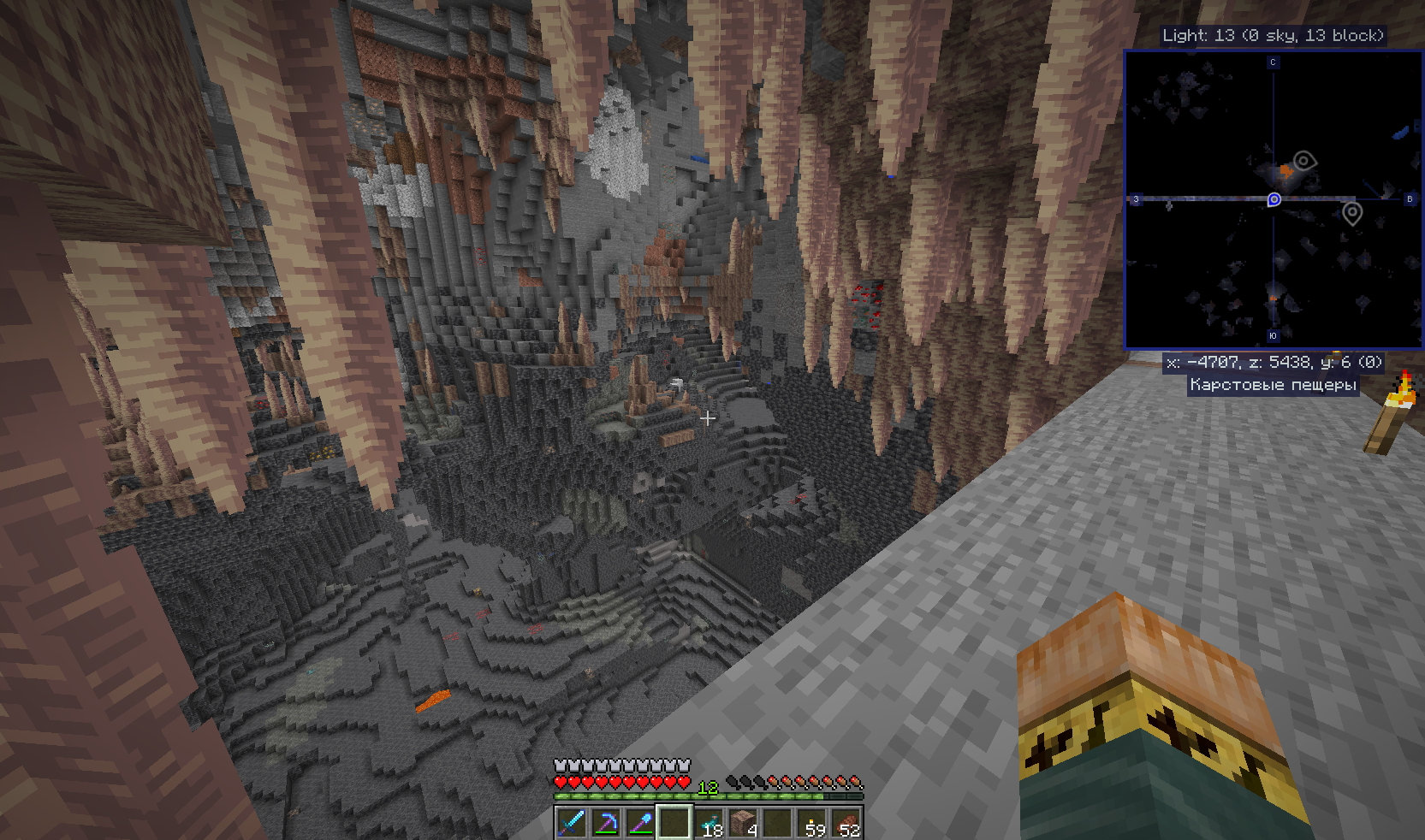Image resolution: width=1425 pixels, height=840 pixels.
Task: Click the highlighted empty hotbar slot
Action: coord(674,823)
